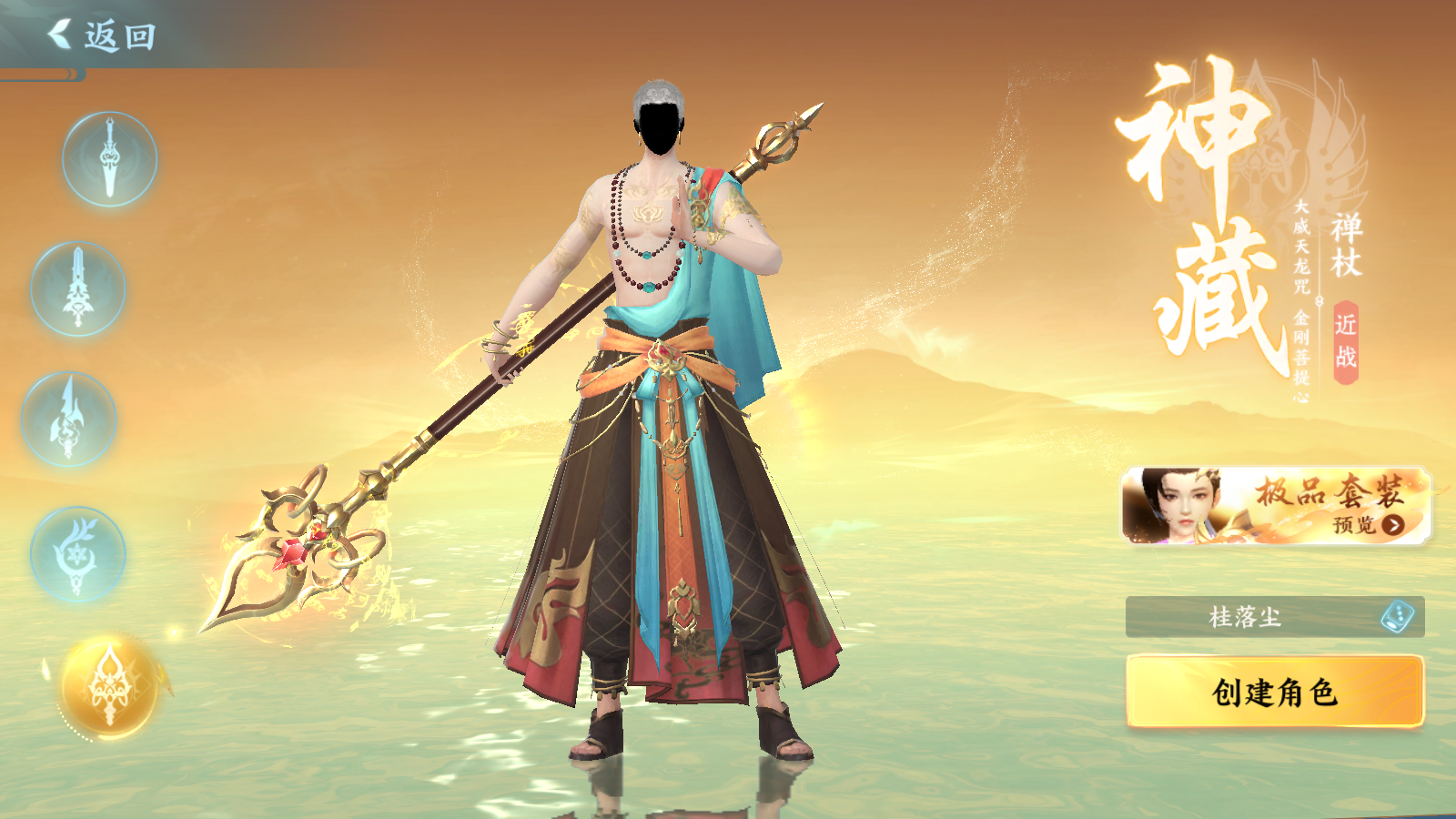Pick the jagged curved blade class icon
The height and width of the screenshot is (819, 1456).
[69, 420]
